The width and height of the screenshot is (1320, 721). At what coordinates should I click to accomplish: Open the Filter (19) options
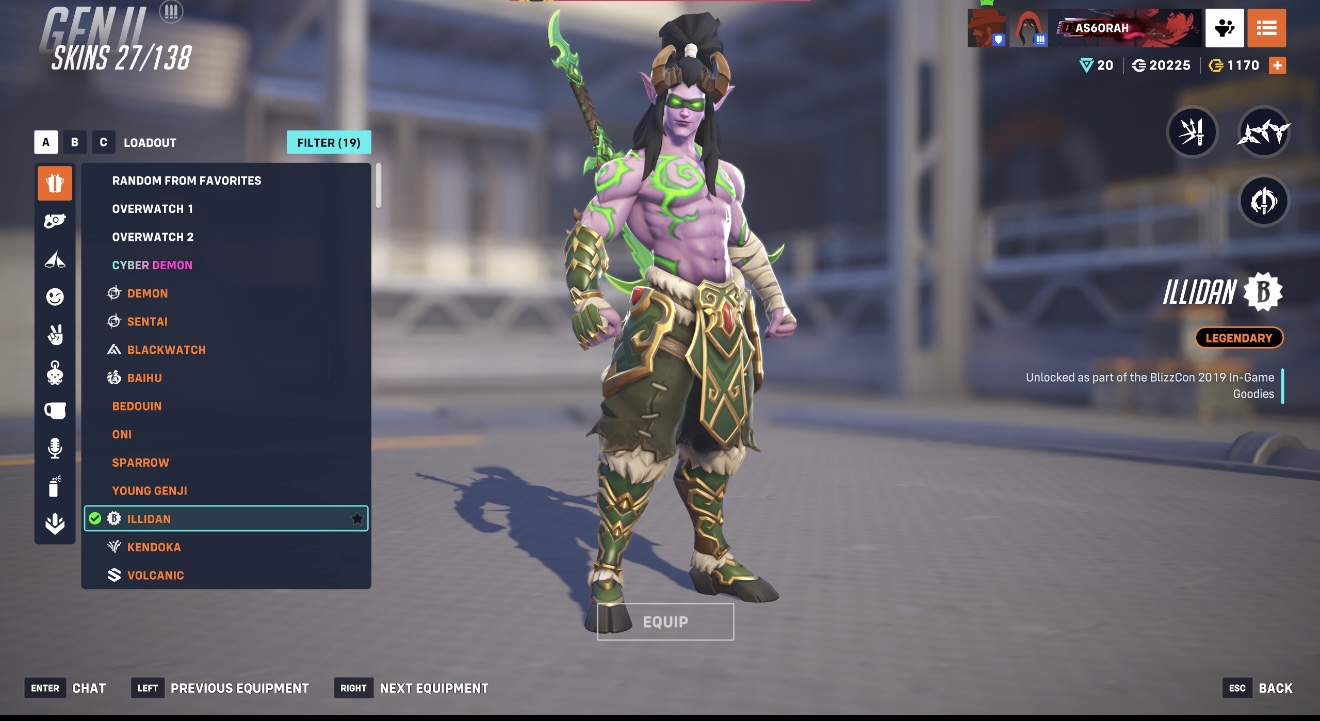click(328, 142)
